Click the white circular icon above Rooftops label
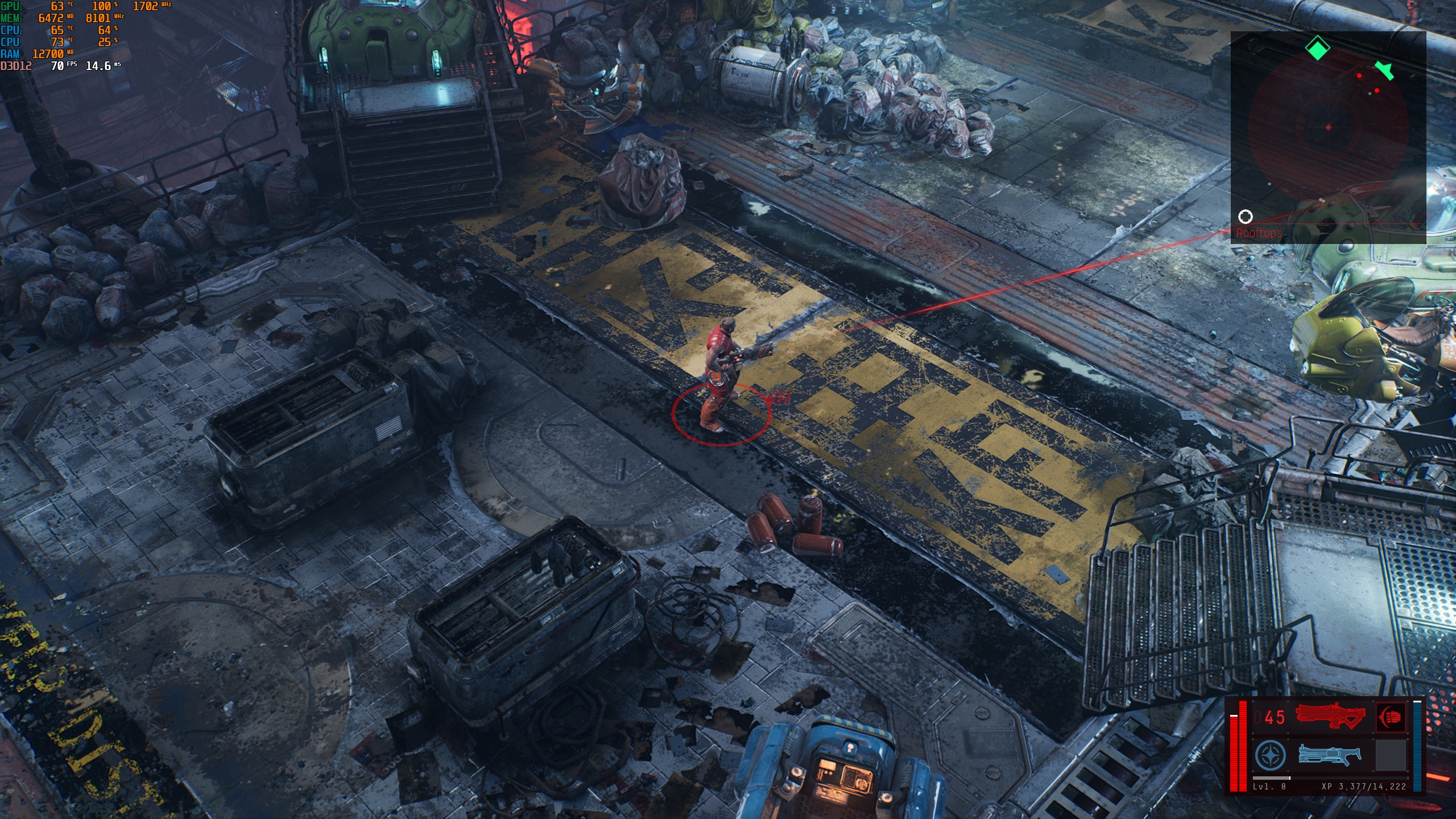The height and width of the screenshot is (819, 1456). click(1245, 217)
